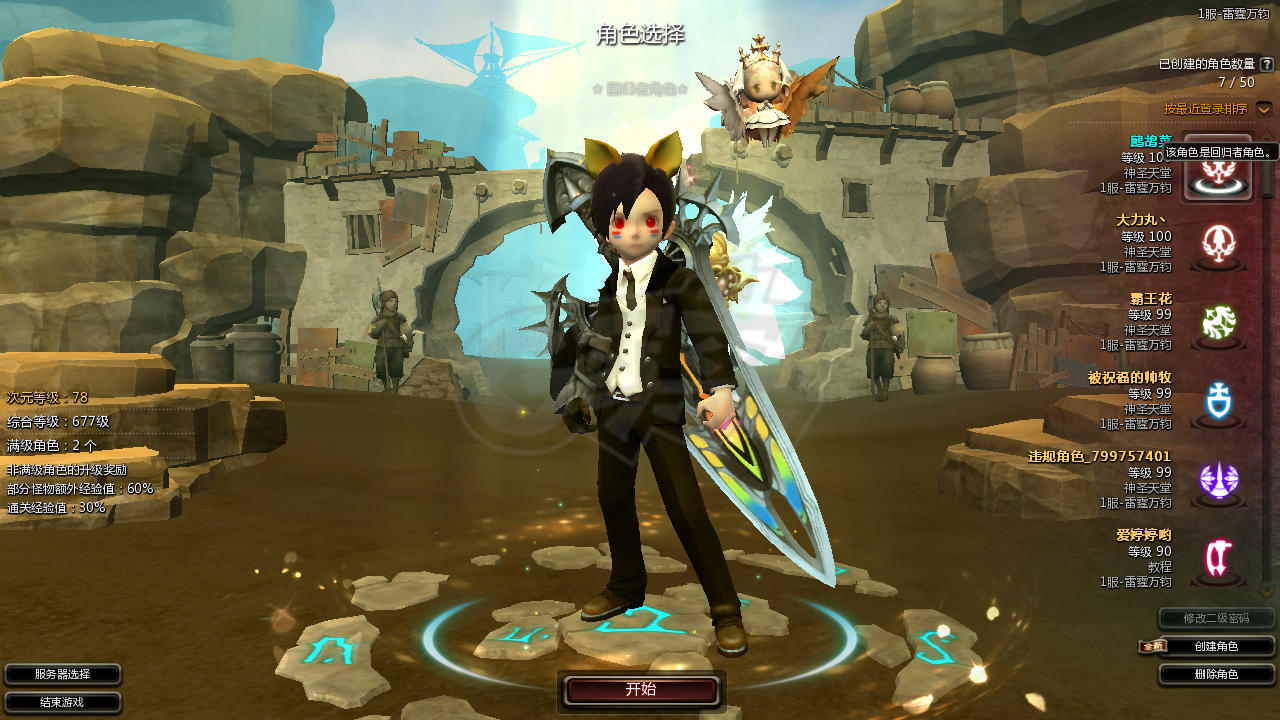Click the 开始 (Start) button

pos(641,690)
